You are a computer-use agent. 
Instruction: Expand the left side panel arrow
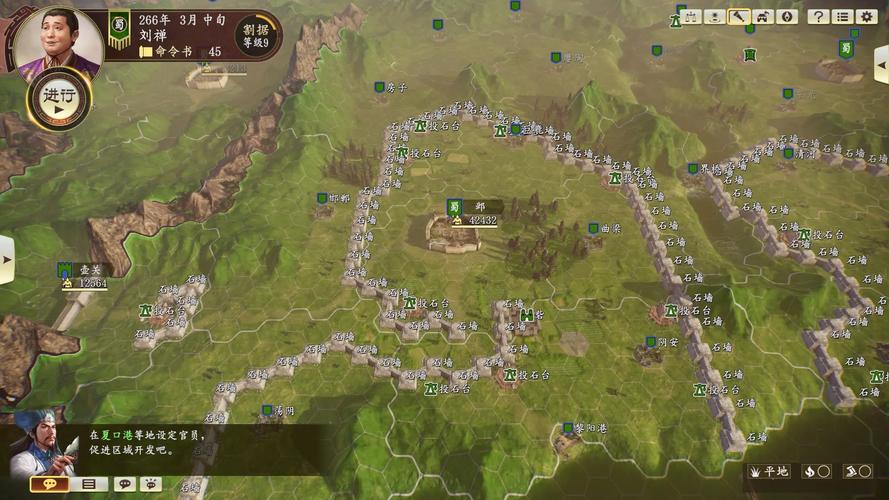pyautogui.click(x=6, y=258)
